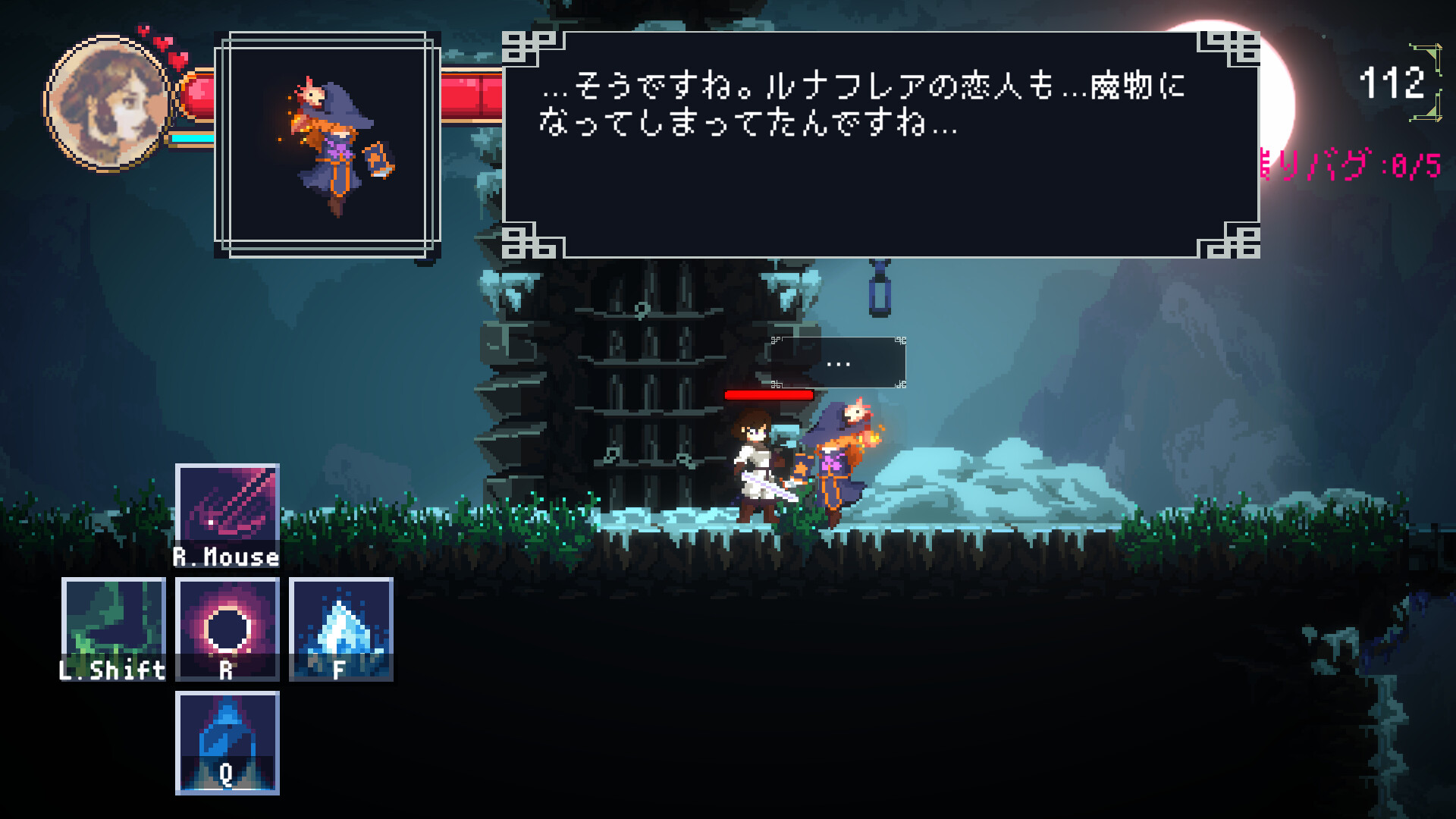
Task: Click the small '...' speech bubble
Action: pos(837,362)
